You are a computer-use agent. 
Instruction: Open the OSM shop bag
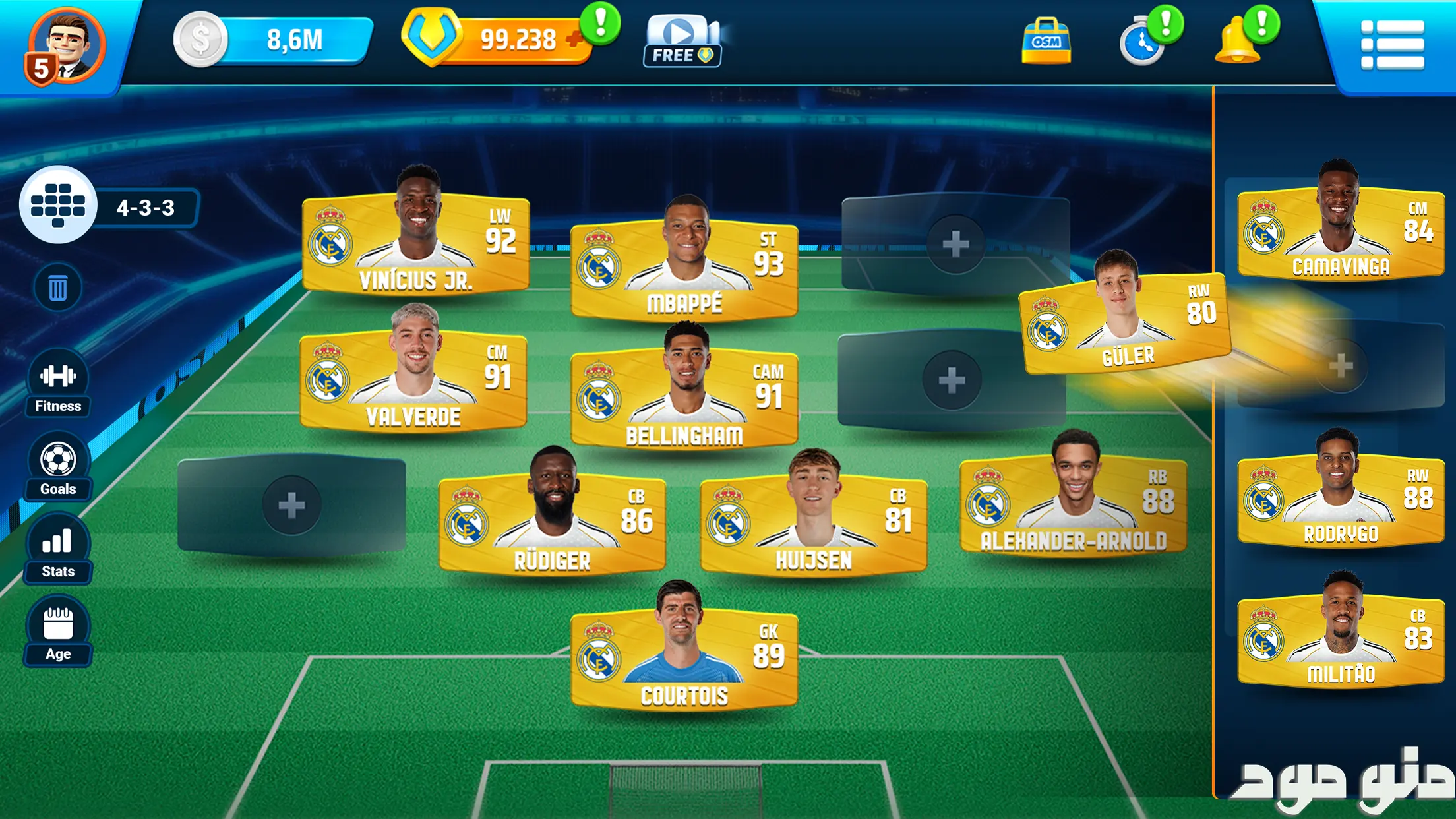point(1046,42)
